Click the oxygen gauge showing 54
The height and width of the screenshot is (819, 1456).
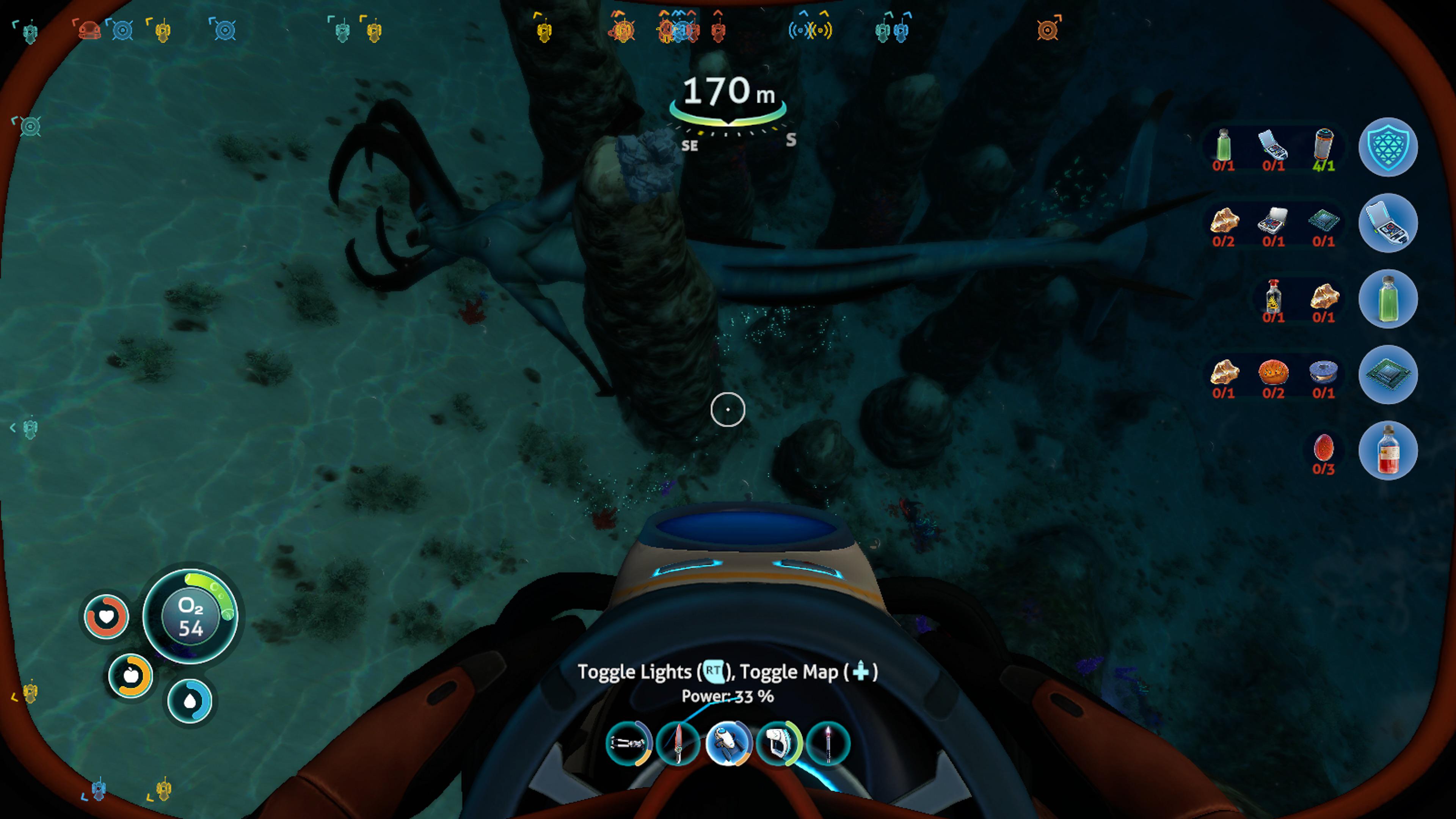pos(190,617)
